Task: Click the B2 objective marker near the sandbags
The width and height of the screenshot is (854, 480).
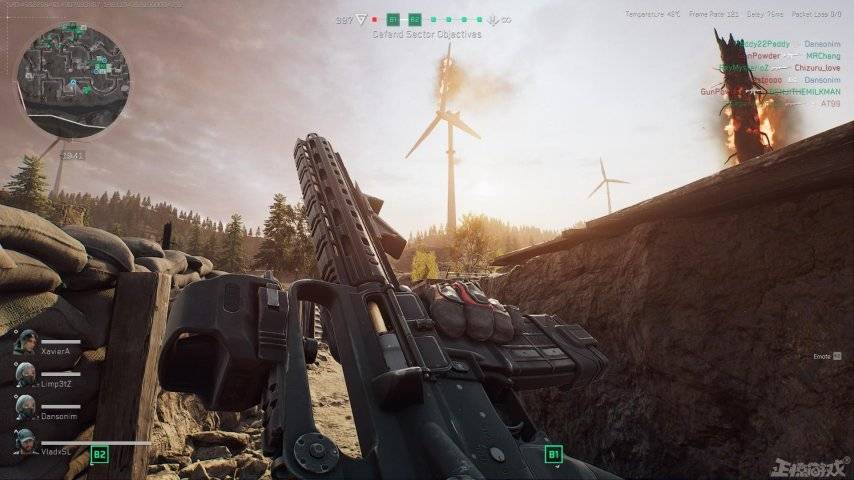Action: point(99,454)
